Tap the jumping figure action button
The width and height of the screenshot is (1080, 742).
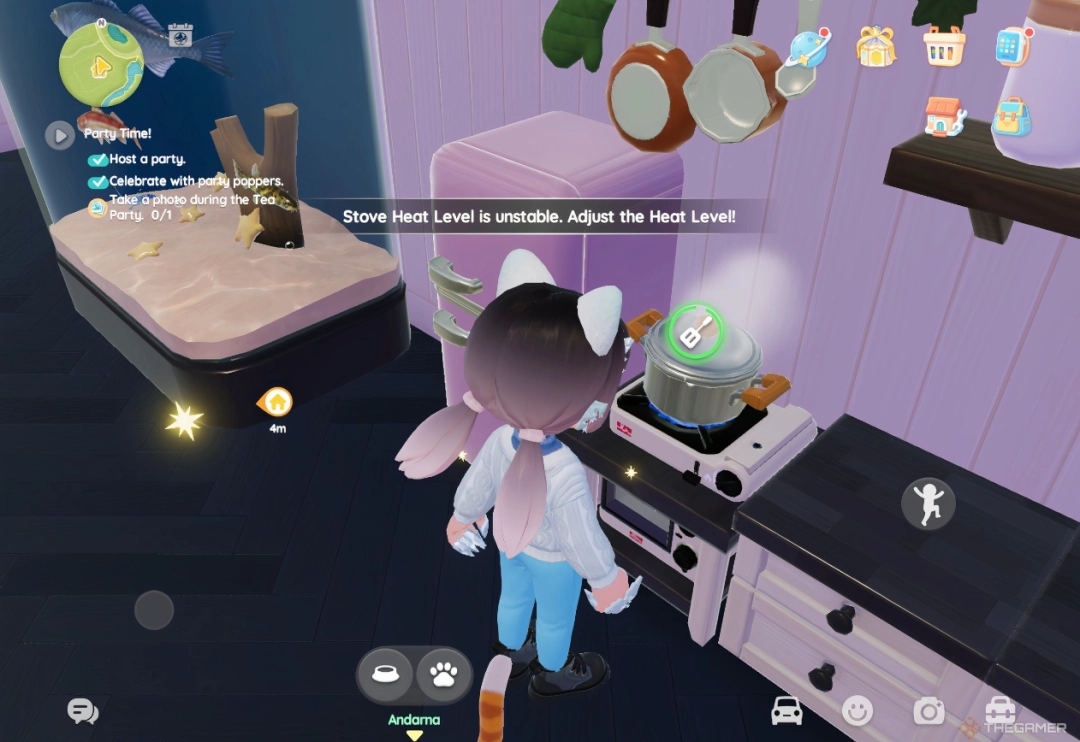tap(926, 503)
